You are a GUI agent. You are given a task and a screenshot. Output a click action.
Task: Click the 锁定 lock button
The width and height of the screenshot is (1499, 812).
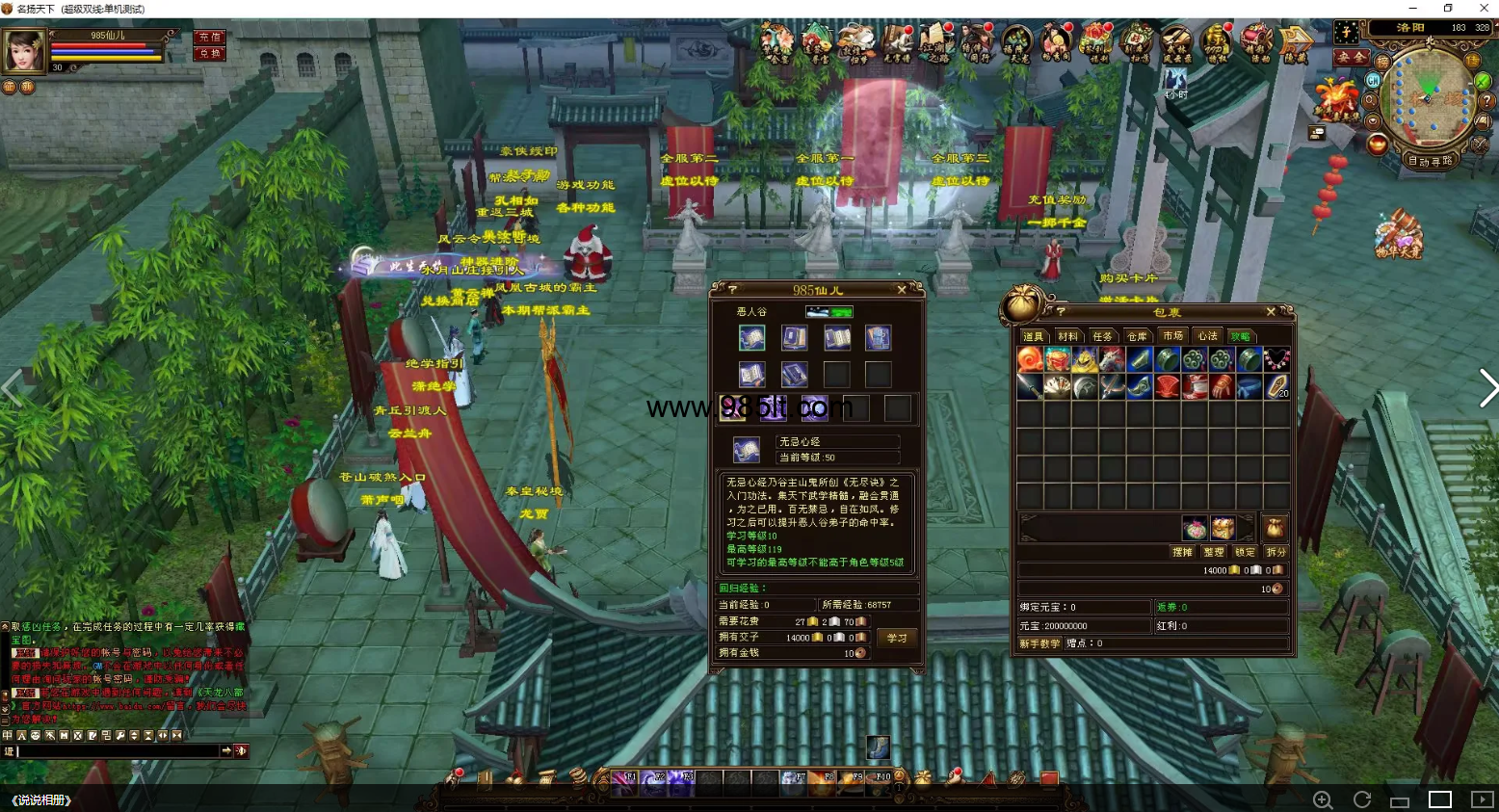tap(1245, 552)
